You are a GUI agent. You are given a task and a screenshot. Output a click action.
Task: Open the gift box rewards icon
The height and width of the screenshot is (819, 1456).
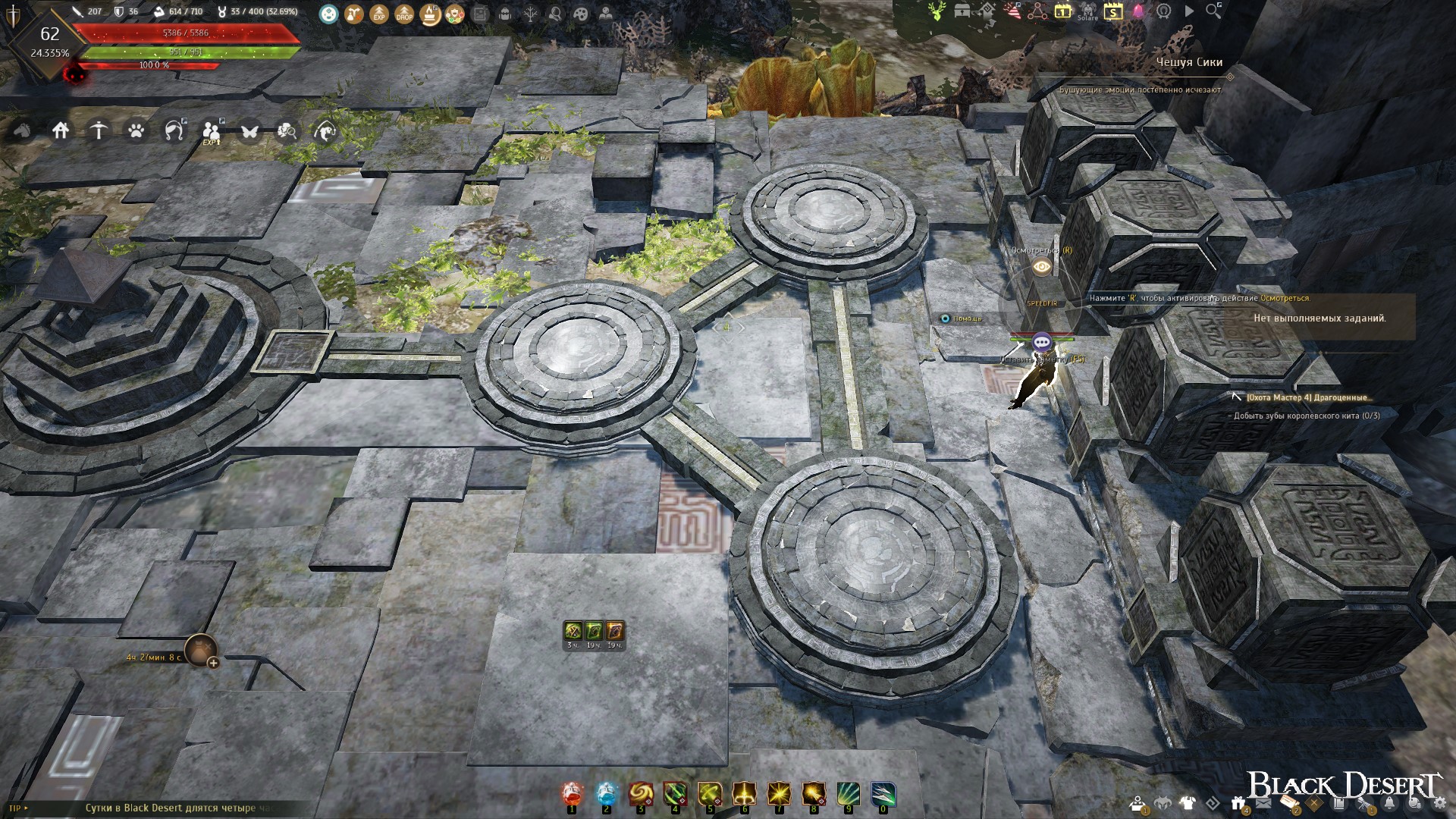[1238, 804]
